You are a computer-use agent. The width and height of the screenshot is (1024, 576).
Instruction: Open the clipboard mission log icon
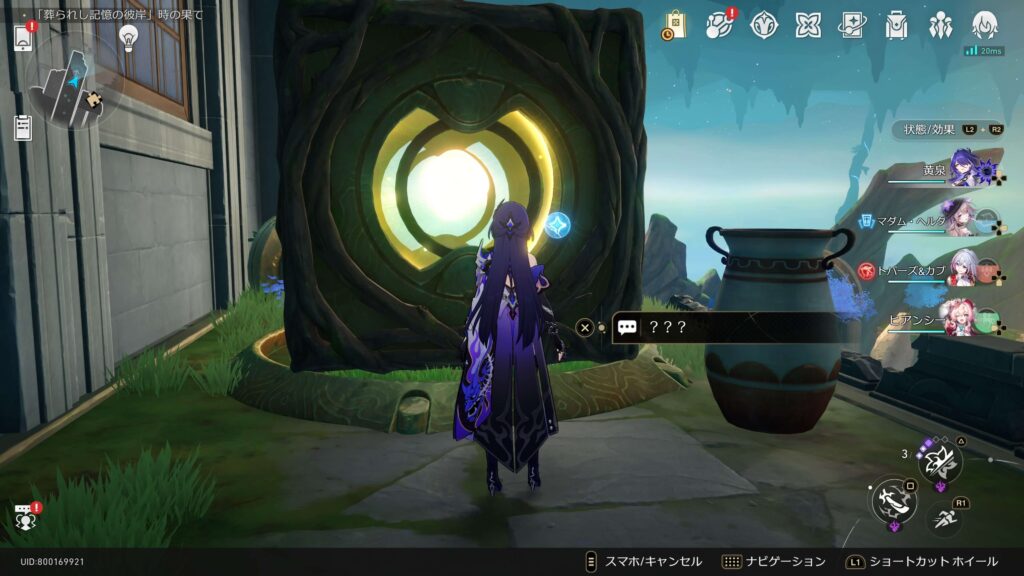(23, 127)
